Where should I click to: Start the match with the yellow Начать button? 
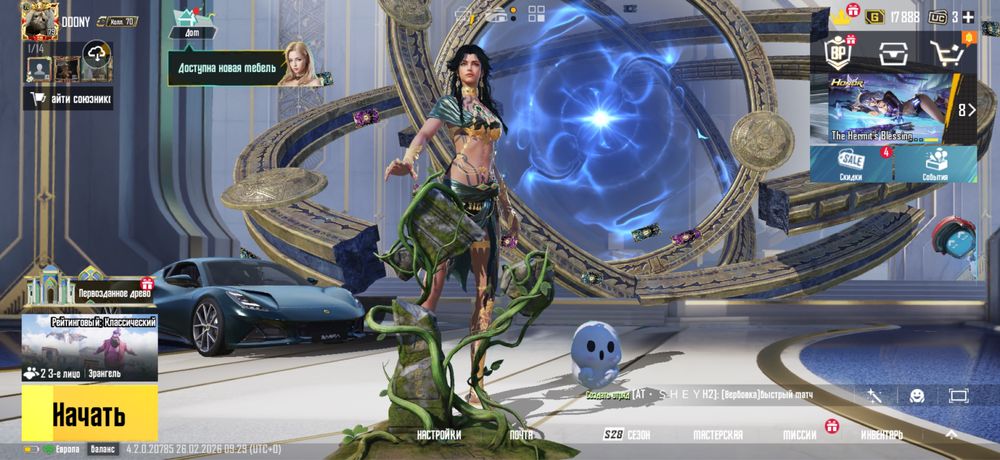point(89,413)
